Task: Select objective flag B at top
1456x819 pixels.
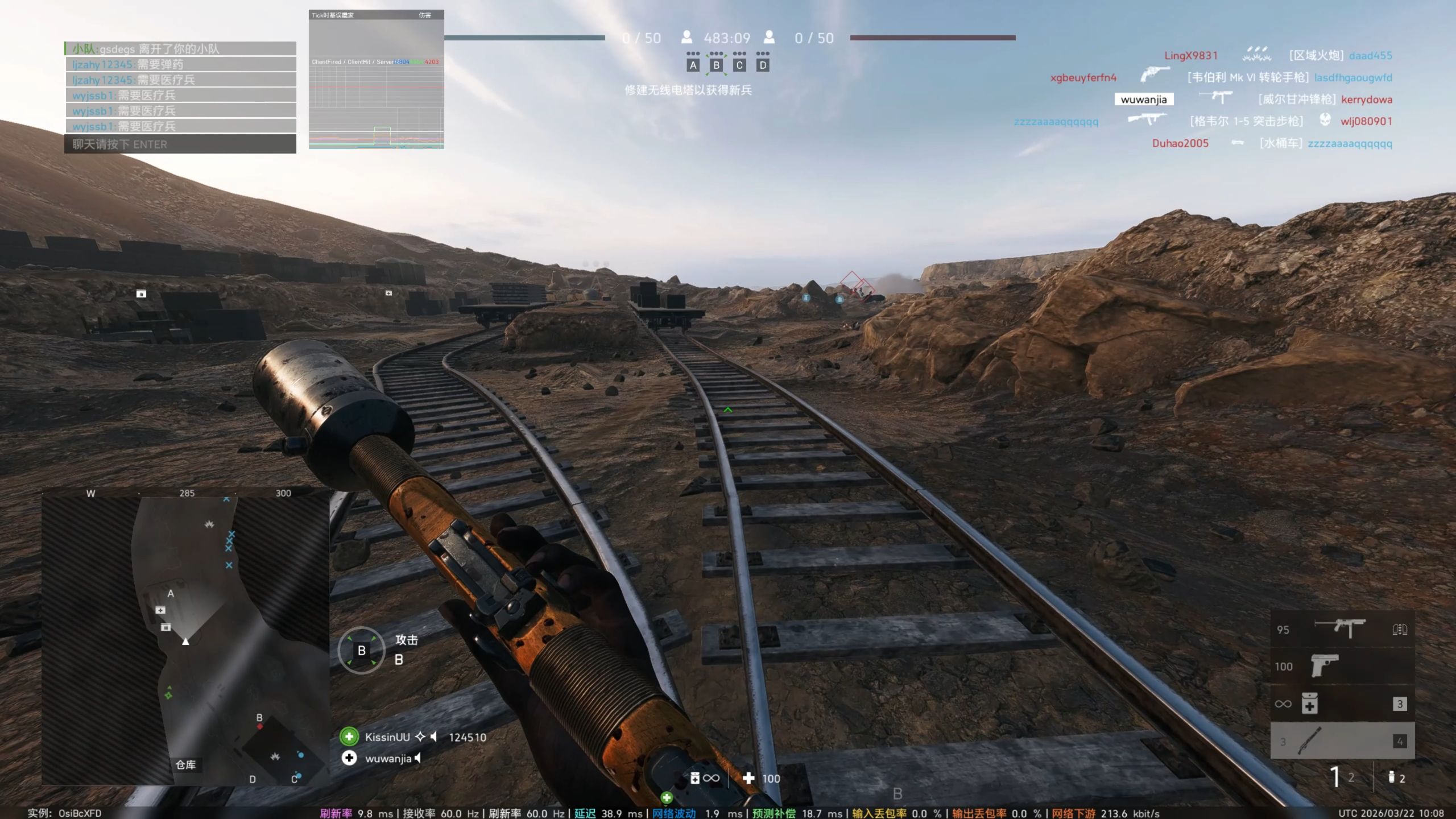Action: coord(716,65)
